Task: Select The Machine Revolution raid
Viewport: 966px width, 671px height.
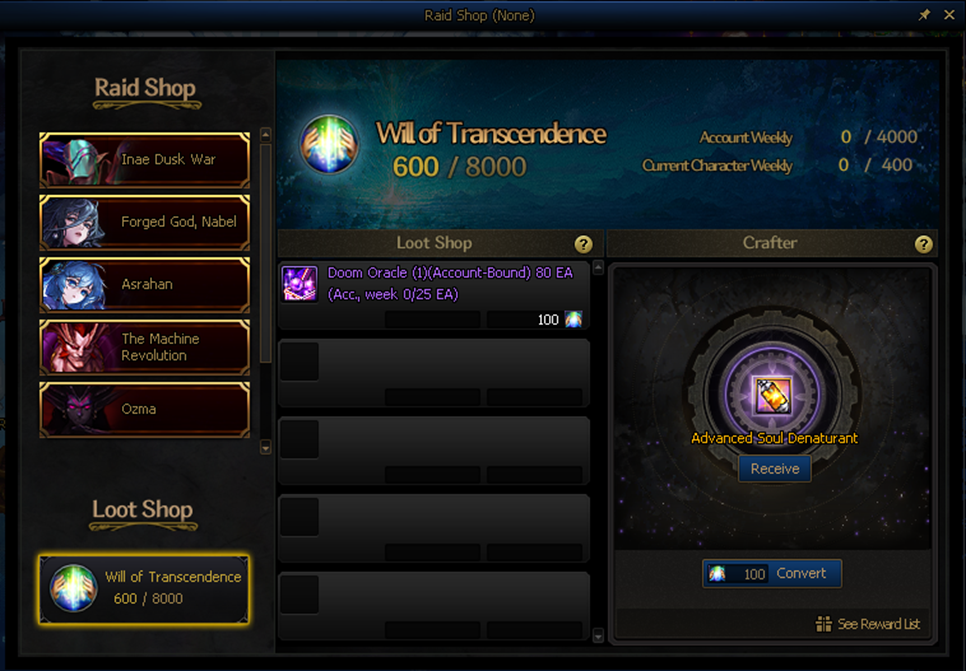Action: tap(145, 347)
